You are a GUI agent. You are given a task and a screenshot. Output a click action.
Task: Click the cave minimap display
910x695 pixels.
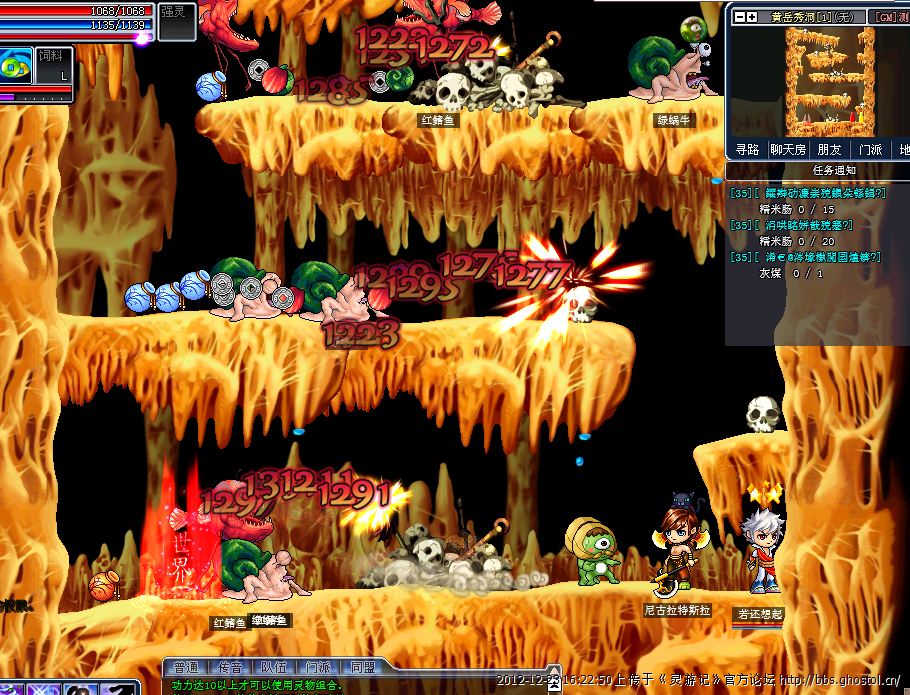[x=829, y=80]
